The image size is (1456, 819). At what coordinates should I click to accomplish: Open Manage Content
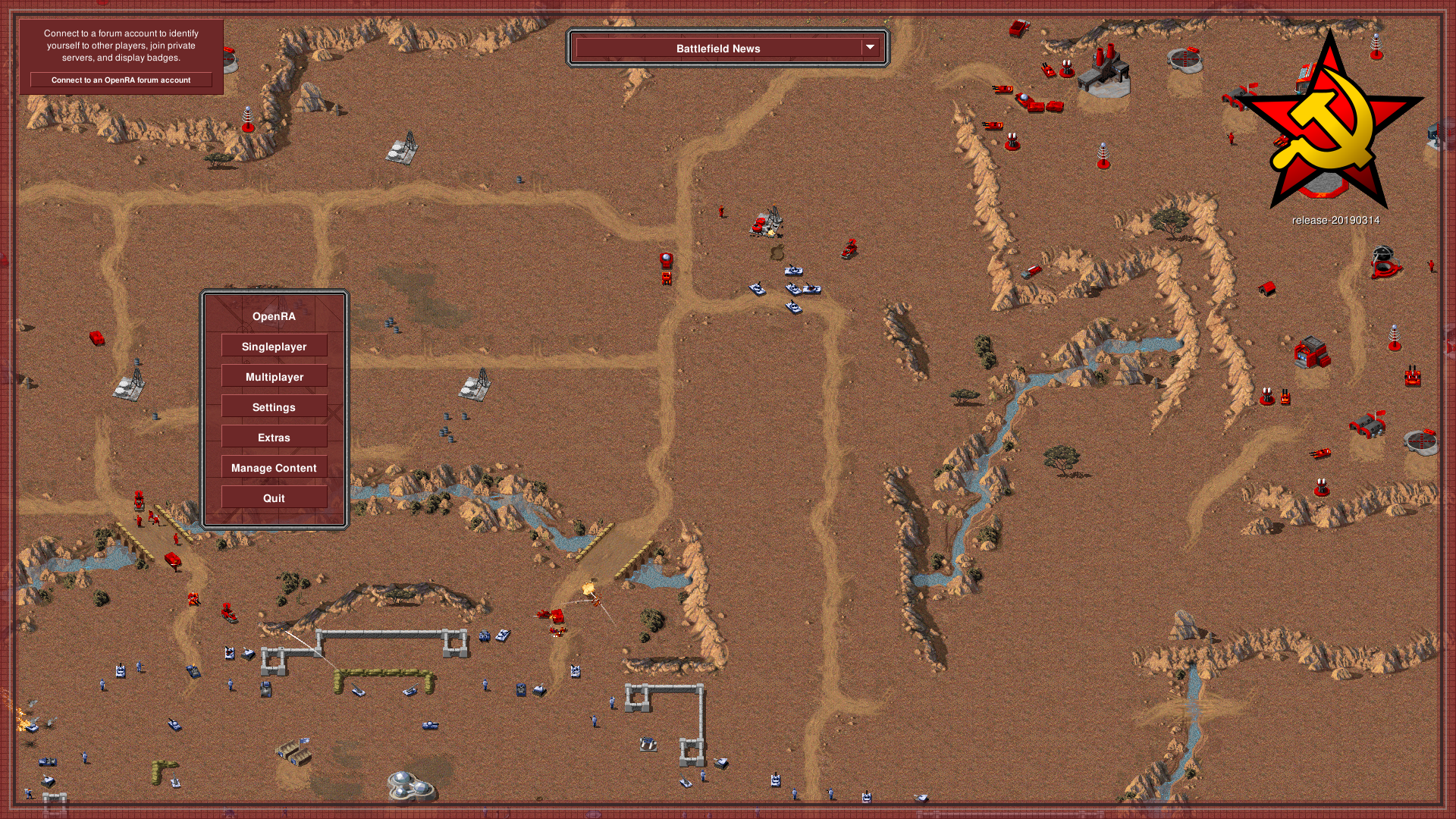tap(274, 468)
